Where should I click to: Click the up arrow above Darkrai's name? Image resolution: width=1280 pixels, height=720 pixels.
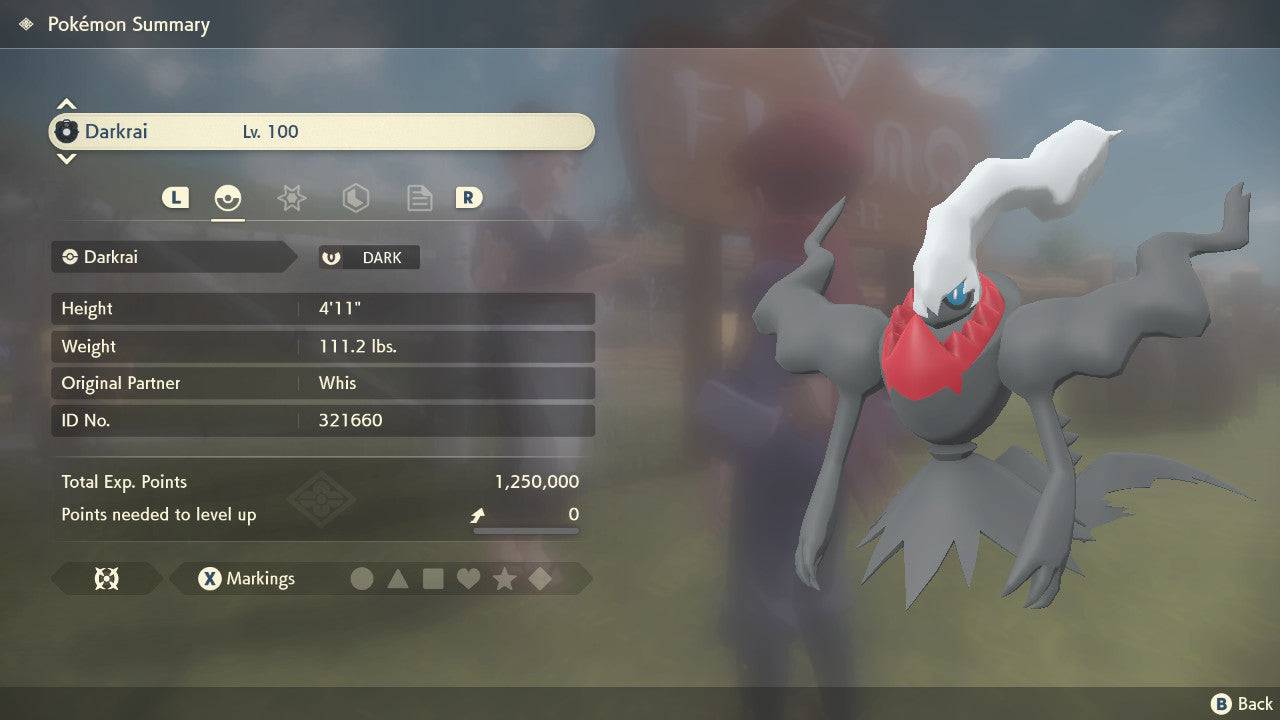coord(66,104)
